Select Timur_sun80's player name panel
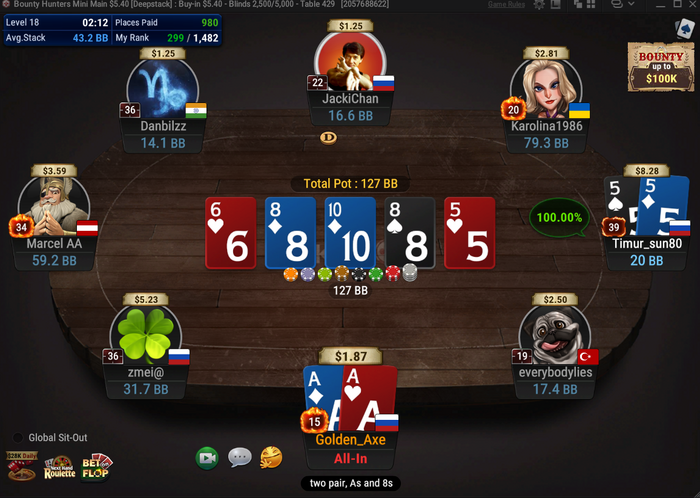700x498 pixels. point(648,251)
